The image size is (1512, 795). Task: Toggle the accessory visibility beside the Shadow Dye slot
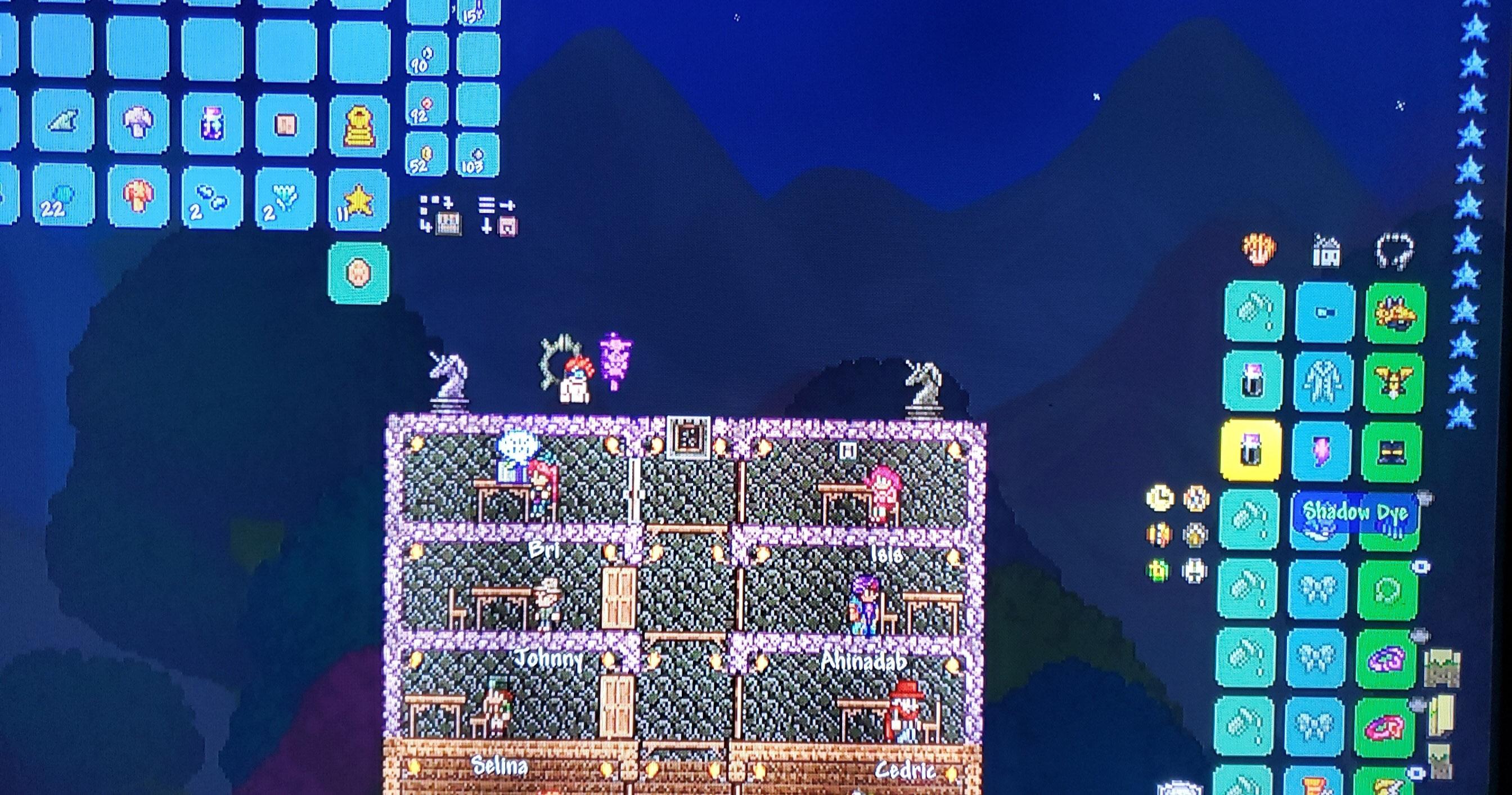[1425, 497]
